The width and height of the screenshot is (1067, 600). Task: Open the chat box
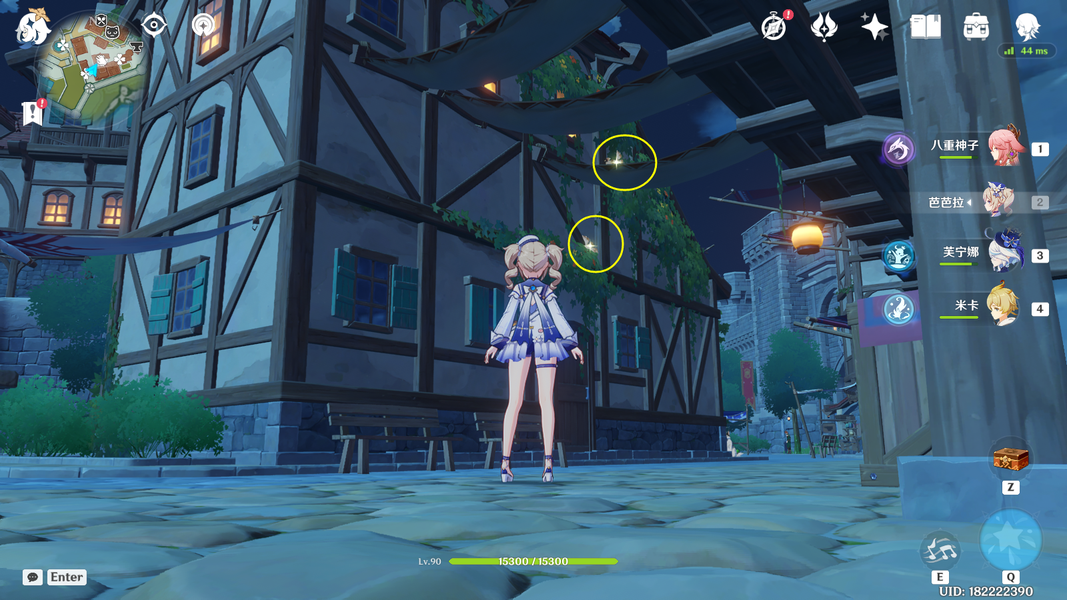coord(33,577)
